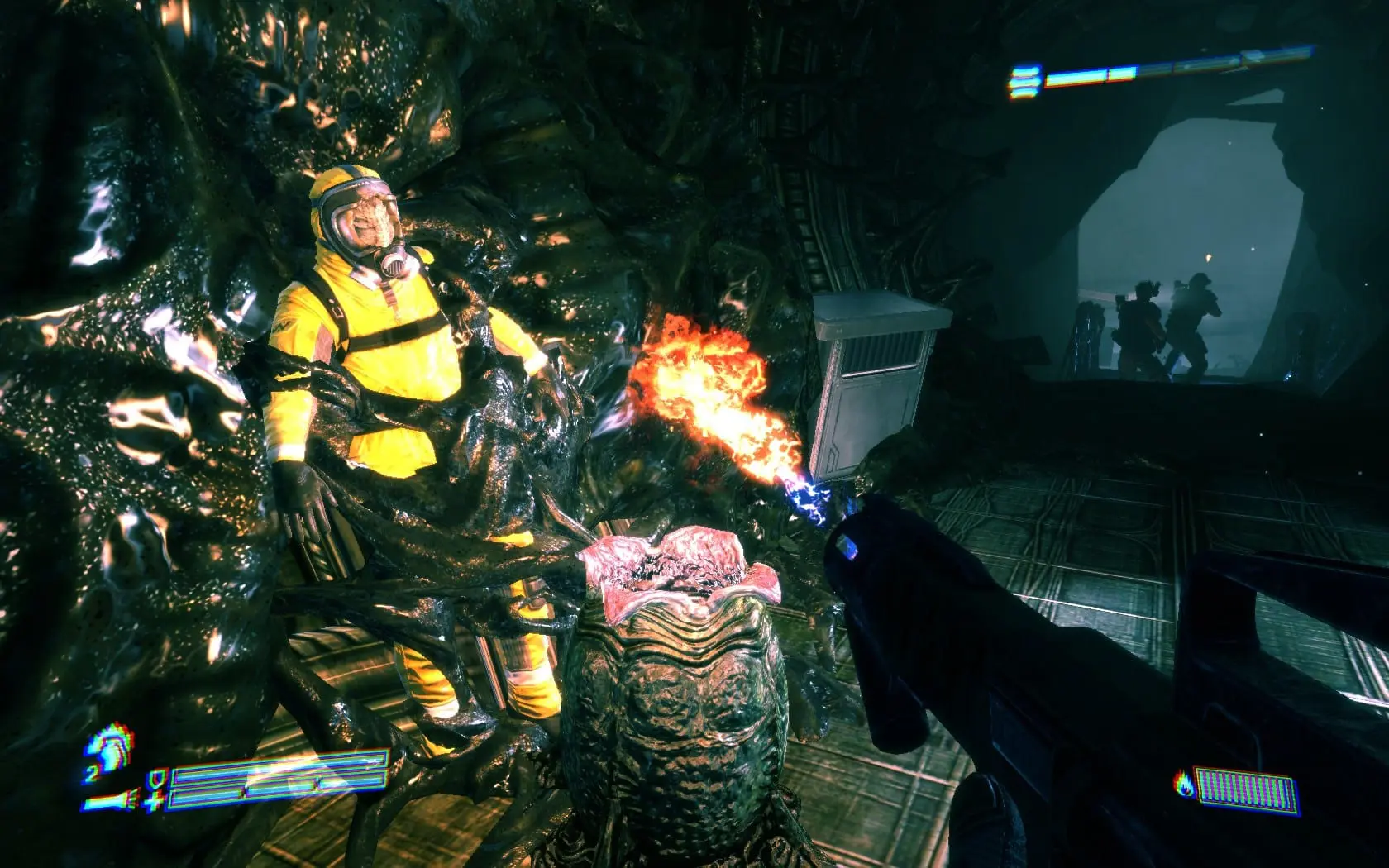Click the three-stripe icon beside the top bar
Screen dimensions: 1389x868
(x=1022, y=79)
